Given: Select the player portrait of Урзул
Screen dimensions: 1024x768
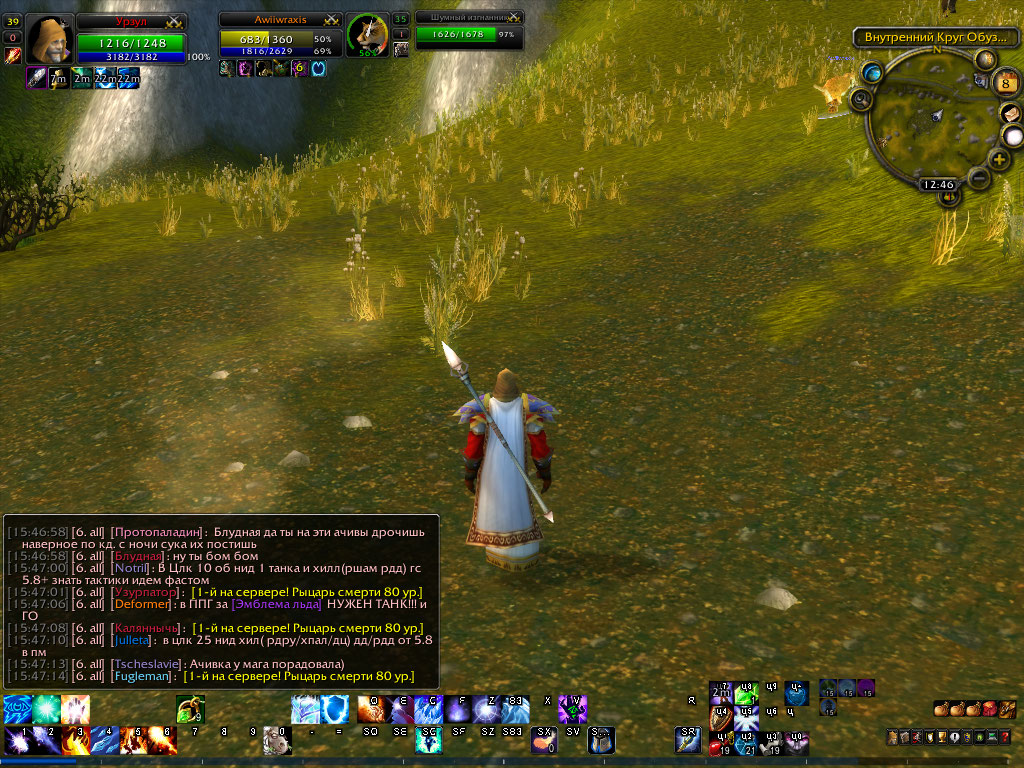Looking at the screenshot, I should pyautogui.click(x=47, y=40).
